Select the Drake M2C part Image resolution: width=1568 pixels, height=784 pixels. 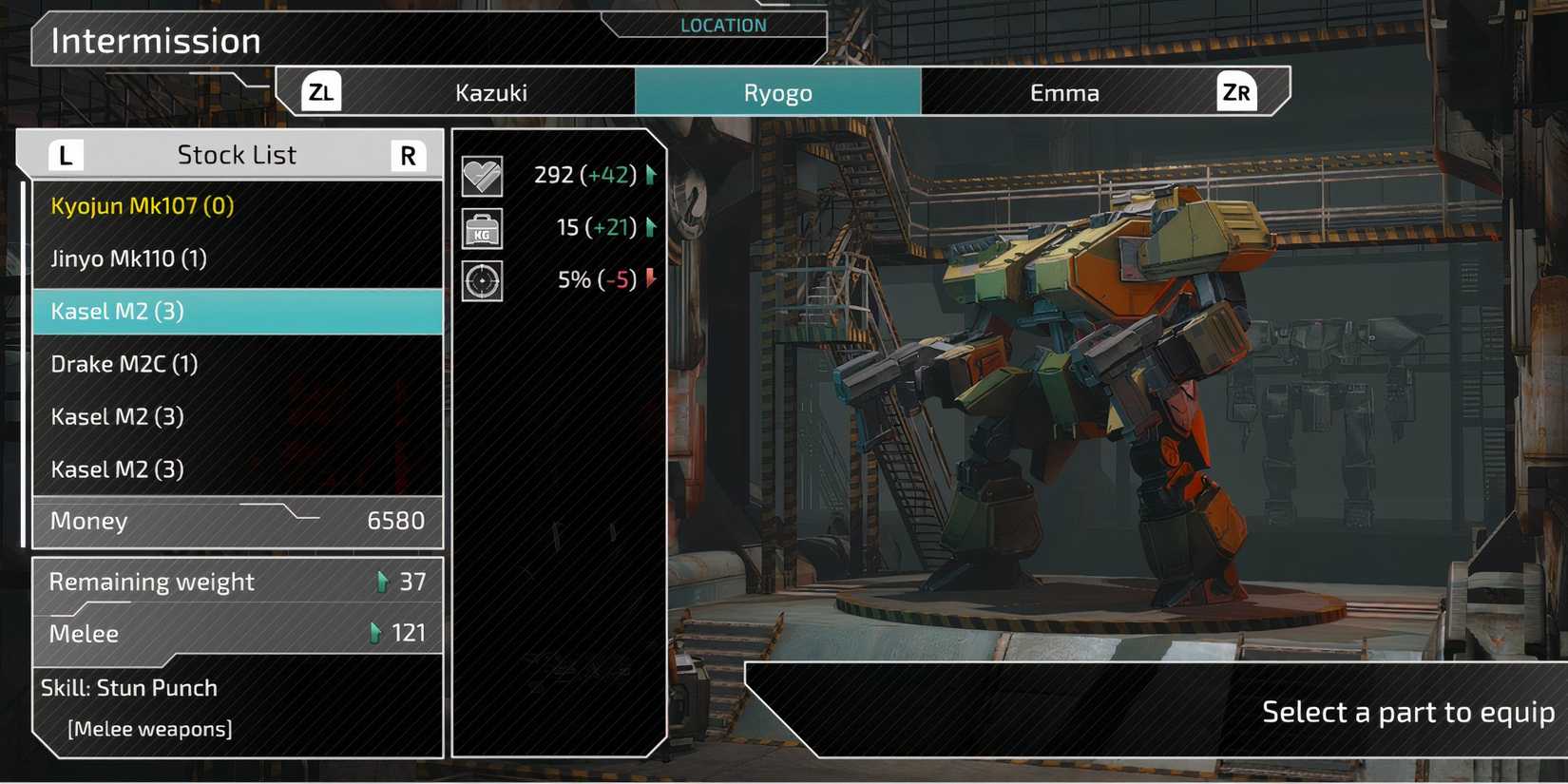click(124, 363)
